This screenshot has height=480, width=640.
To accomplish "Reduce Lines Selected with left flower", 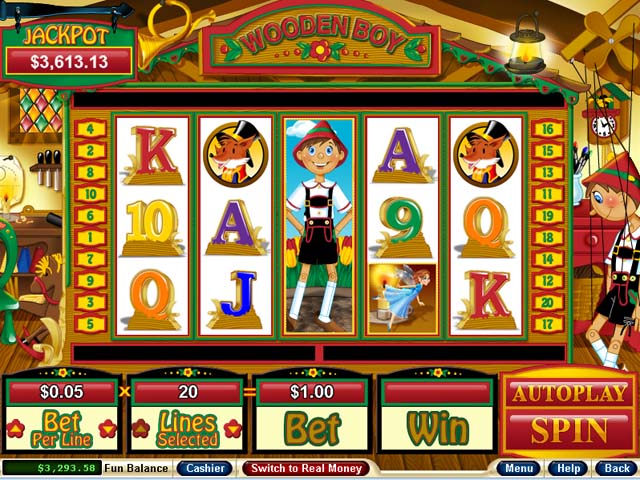I will [141, 429].
